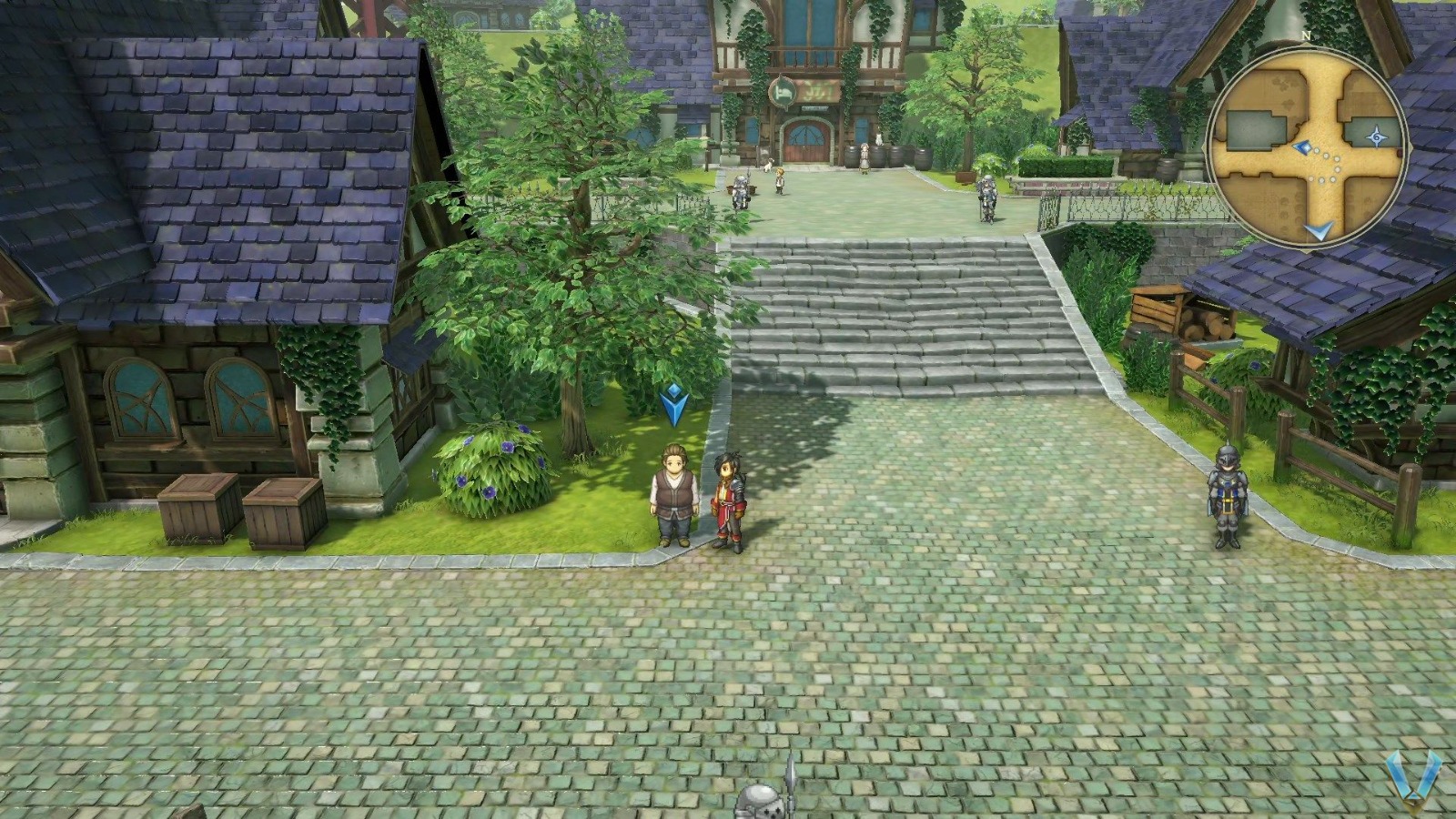
Task: Select the N compass marker above the minimap
Action: (1308, 36)
